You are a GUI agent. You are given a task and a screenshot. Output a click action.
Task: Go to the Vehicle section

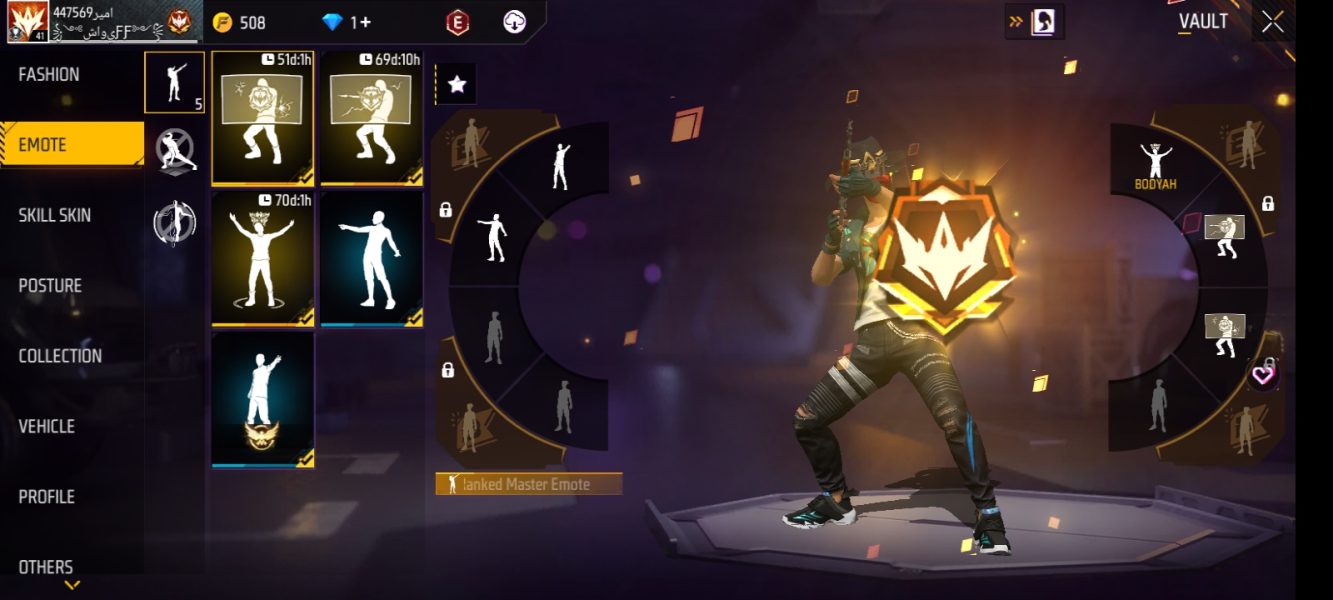[47, 426]
